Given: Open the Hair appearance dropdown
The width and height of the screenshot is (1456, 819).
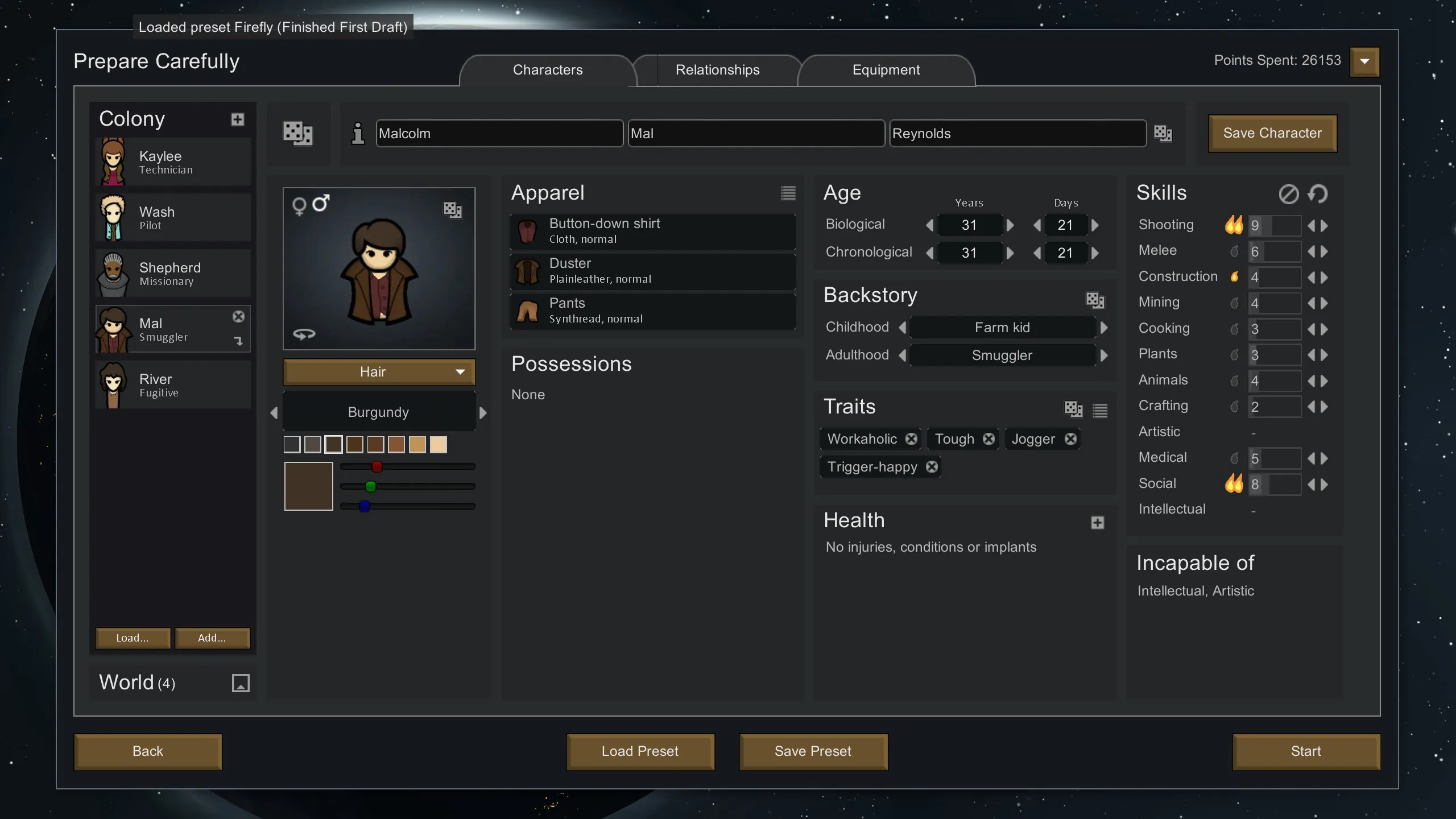Looking at the screenshot, I should click(379, 372).
